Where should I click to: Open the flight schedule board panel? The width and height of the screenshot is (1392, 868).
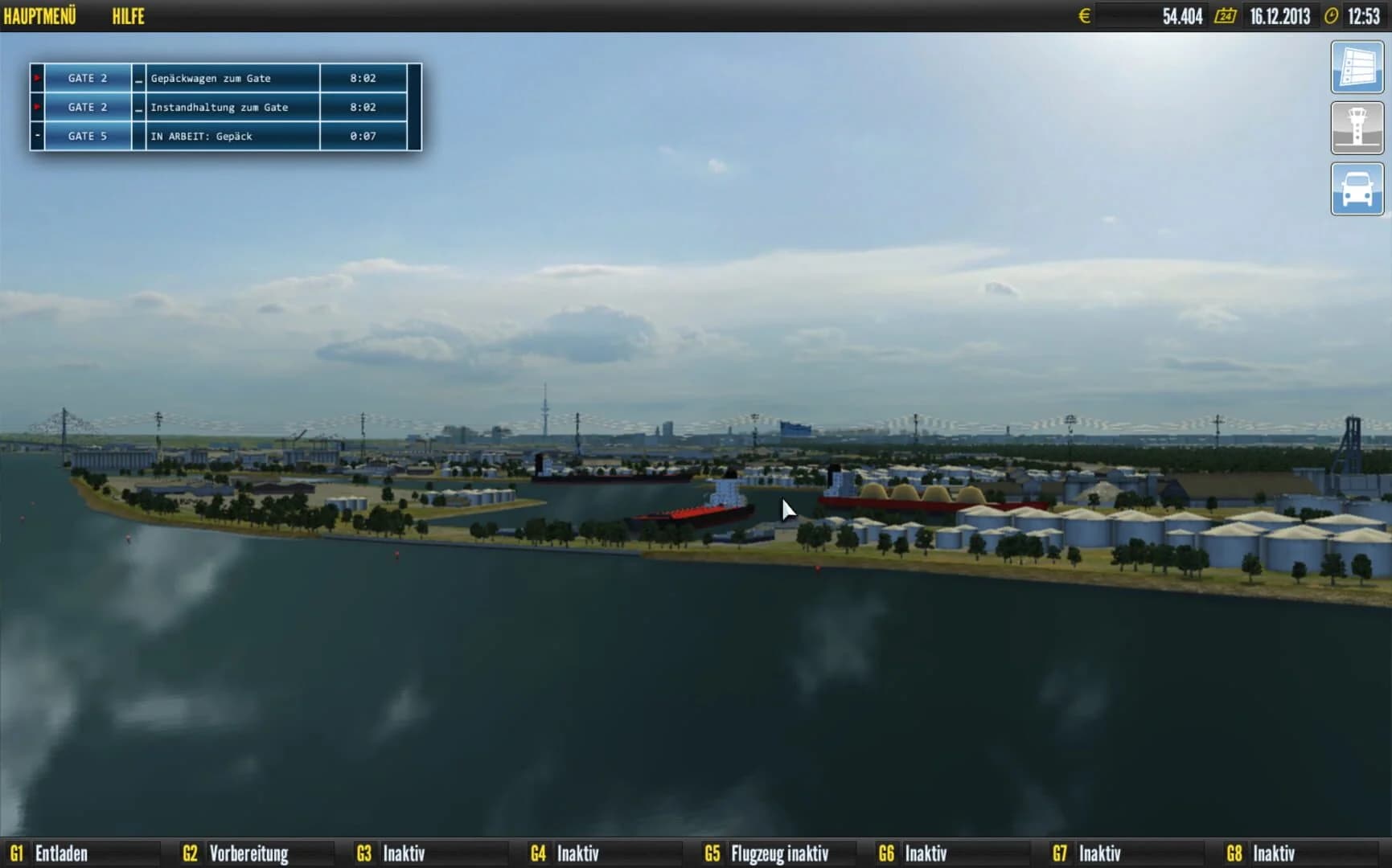click(1357, 68)
